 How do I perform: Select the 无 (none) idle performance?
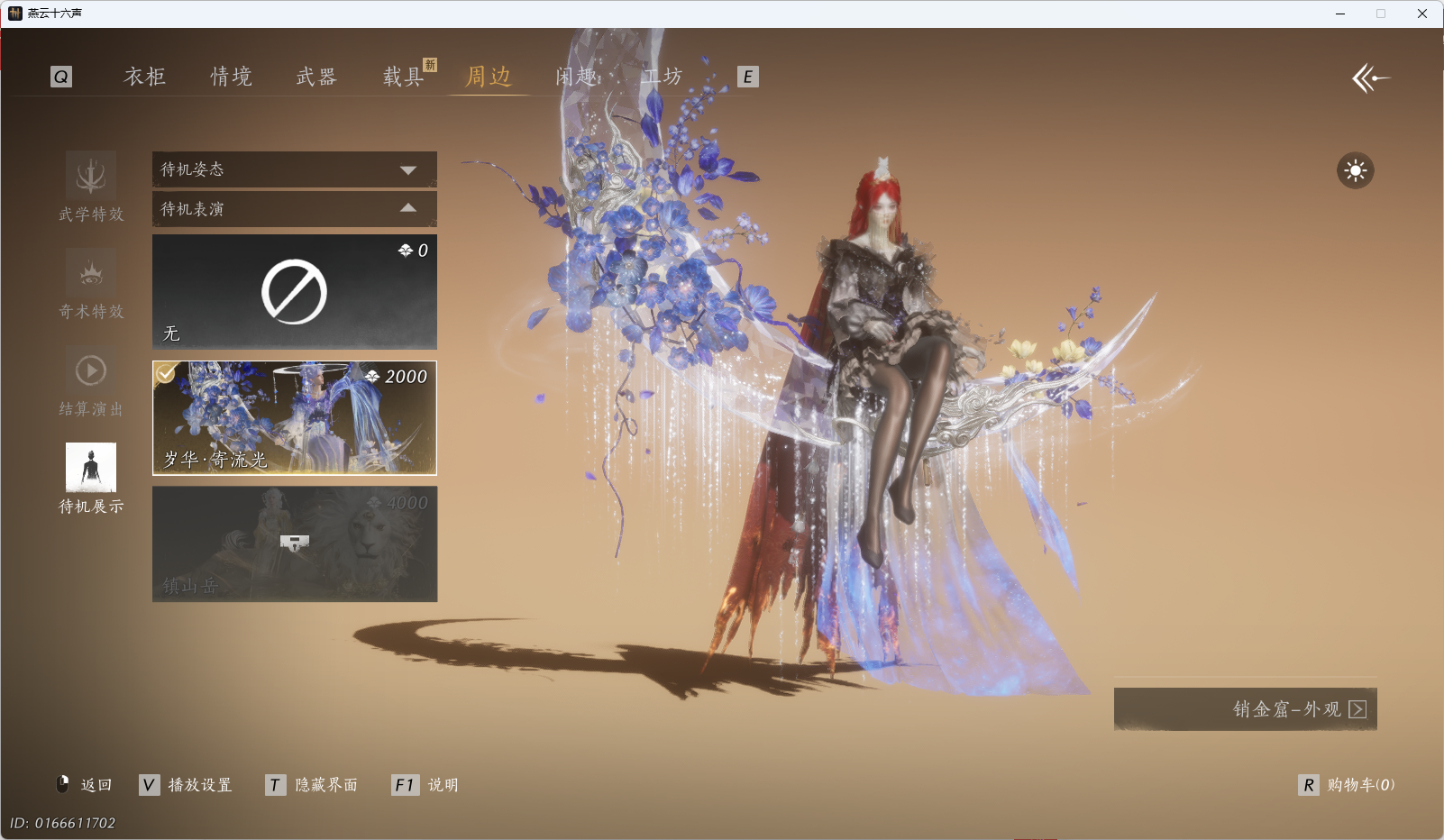(x=294, y=292)
